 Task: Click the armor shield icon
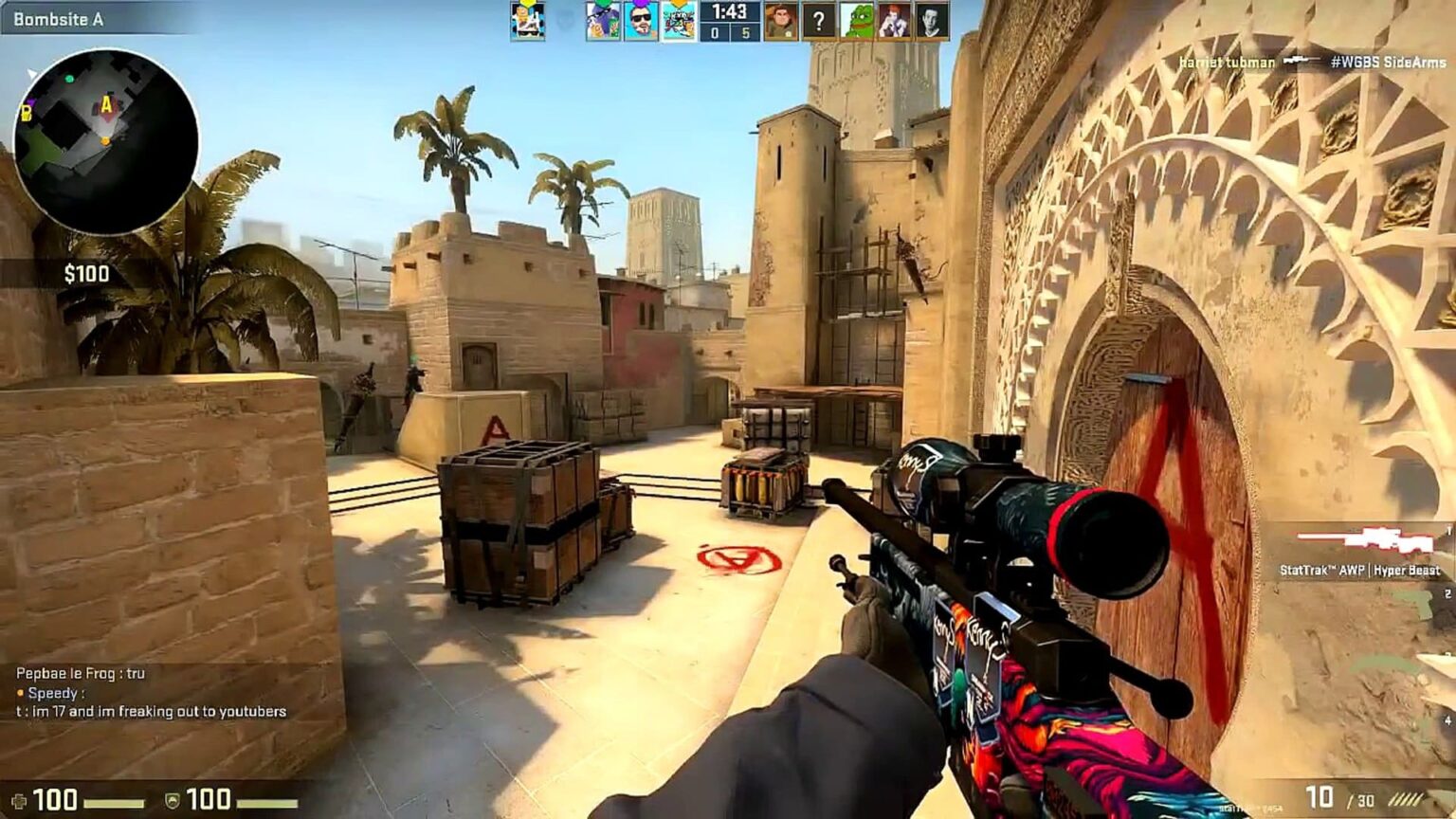(173, 799)
